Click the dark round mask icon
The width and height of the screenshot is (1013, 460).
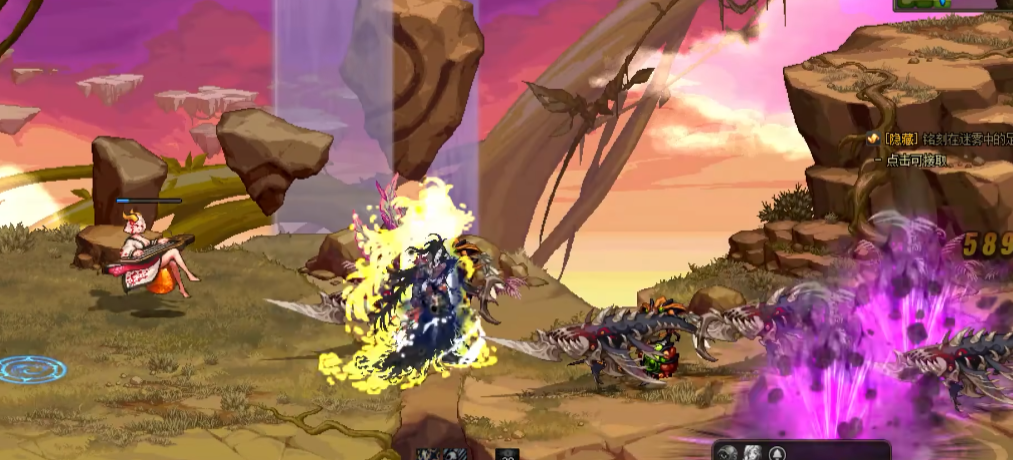pyautogui.click(x=727, y=453)
